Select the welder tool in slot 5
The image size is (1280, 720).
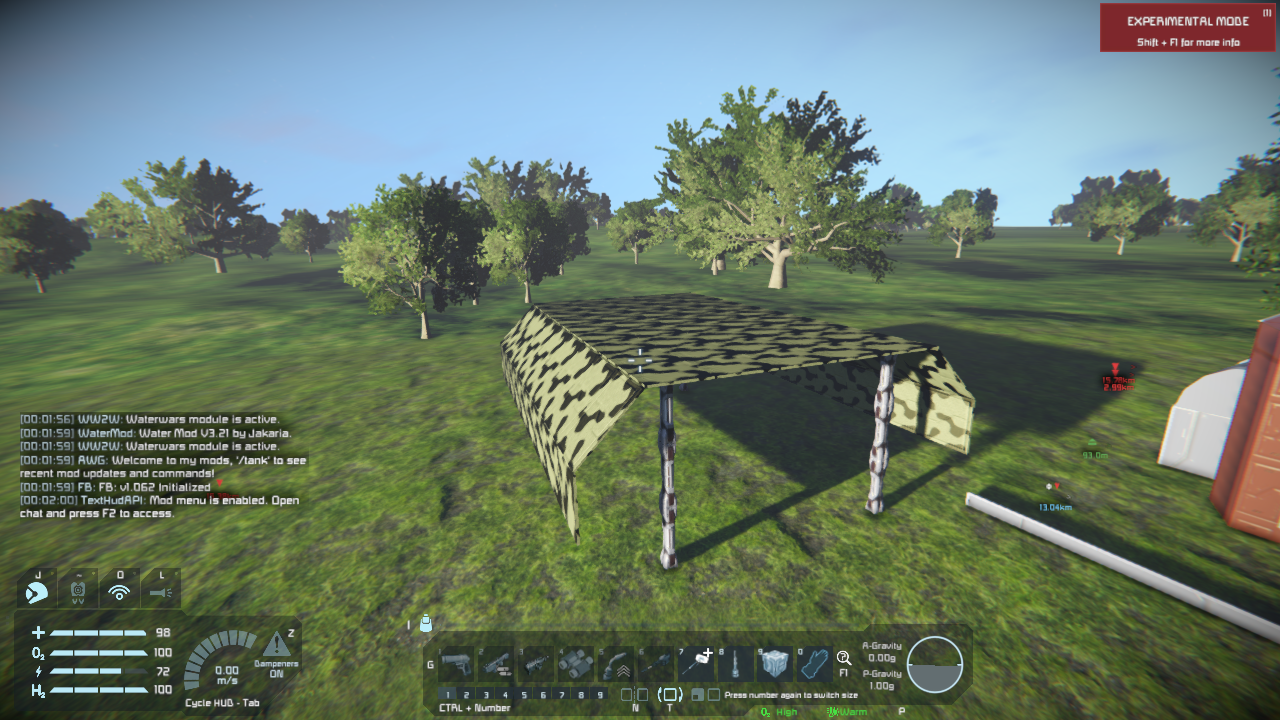616,663
